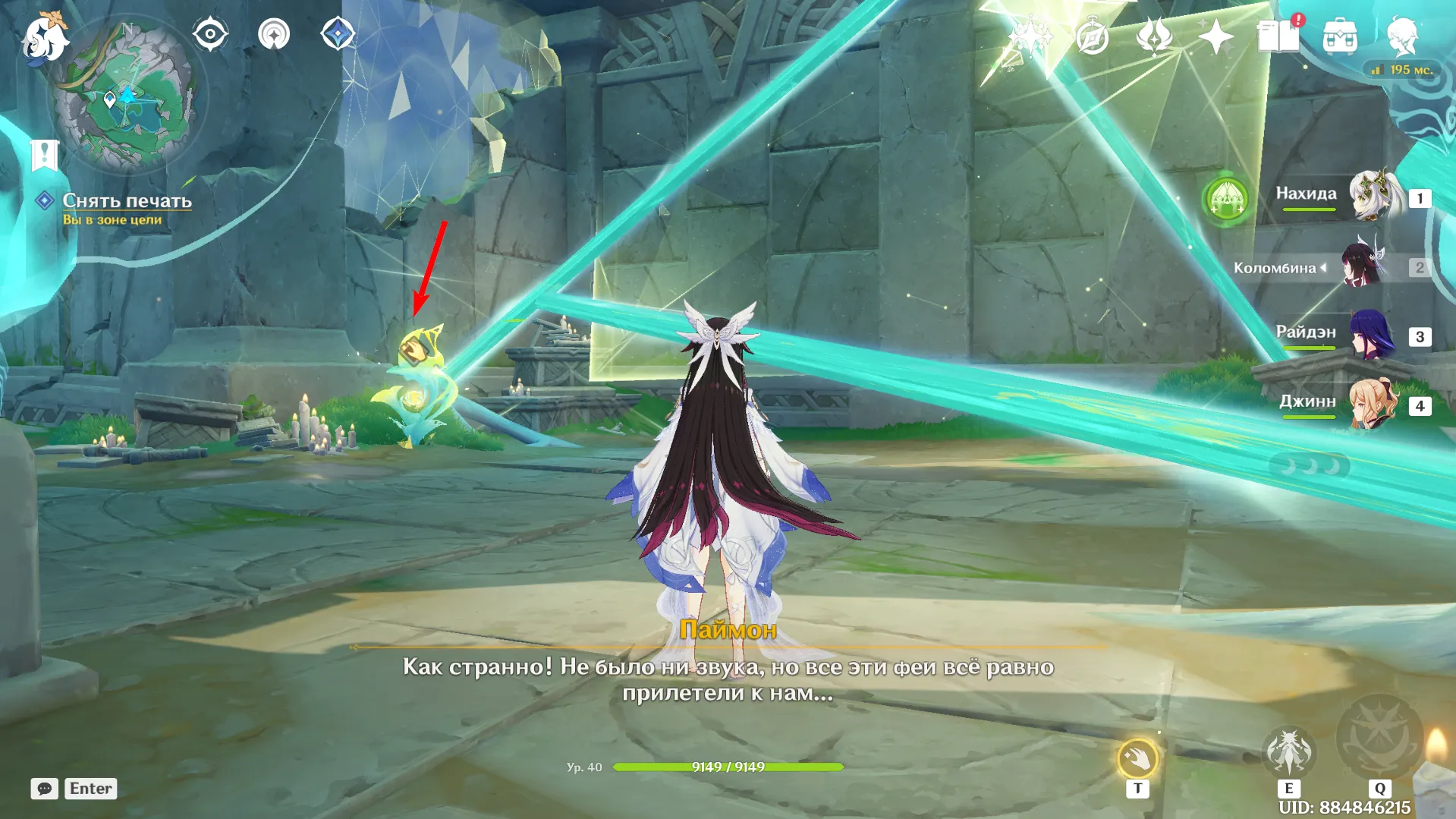Click Nahida's green elemental icon
The height and width of the screenshot is (819, 1456).
1227,200
